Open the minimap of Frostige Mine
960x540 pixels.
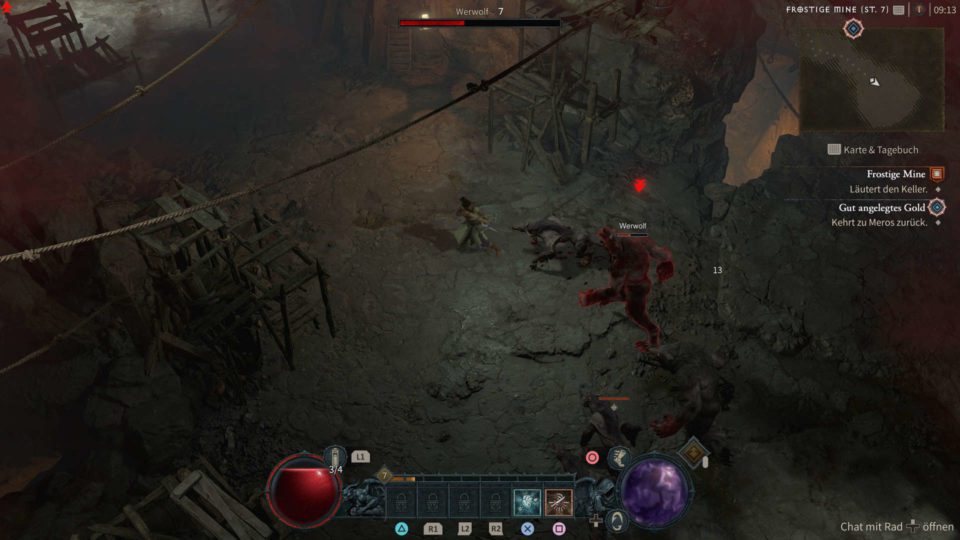pos(871,80)
